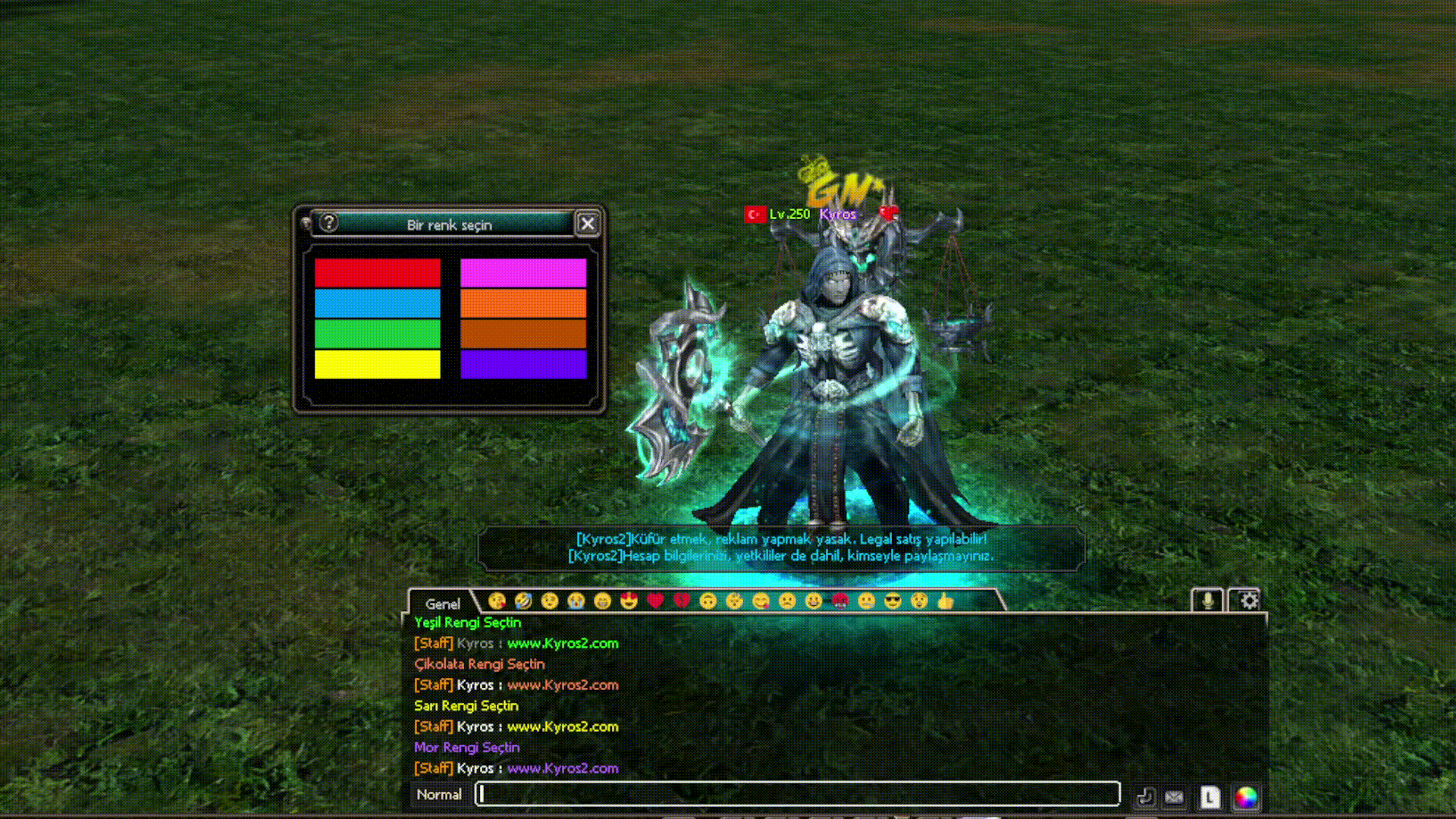
Task: Click the envelope whisper icon
Action: [x=1174, y=797]
